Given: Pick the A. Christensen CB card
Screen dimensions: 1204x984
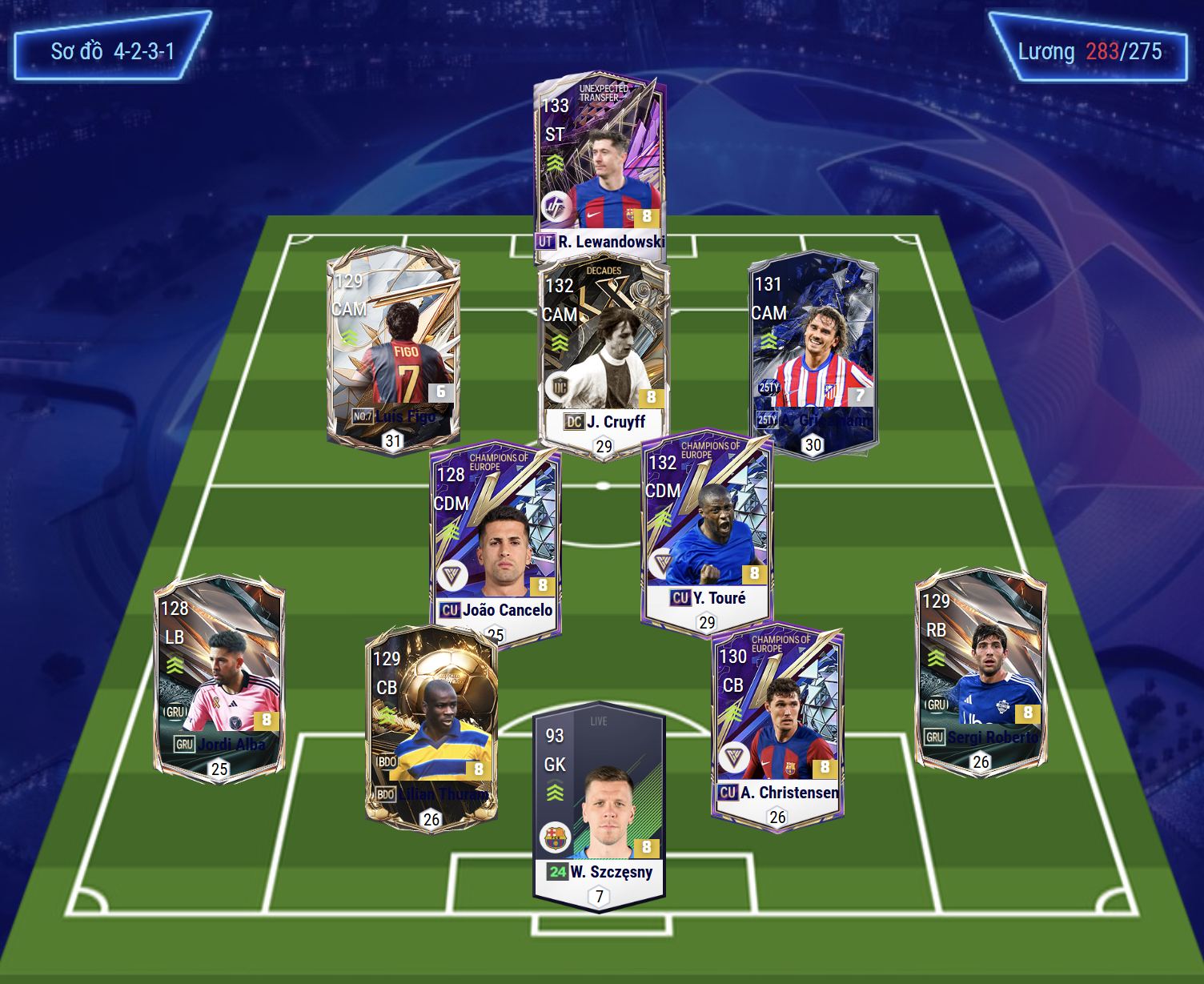Looking at the screenshot, I should 777,725.
